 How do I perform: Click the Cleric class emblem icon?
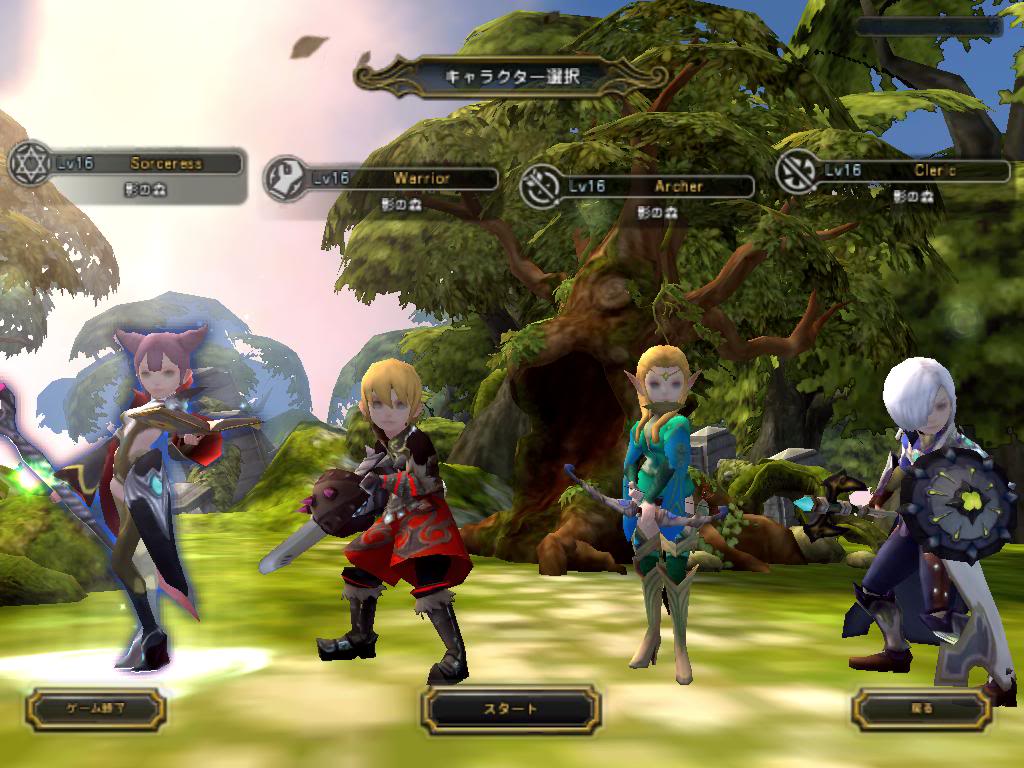(798, 171)
